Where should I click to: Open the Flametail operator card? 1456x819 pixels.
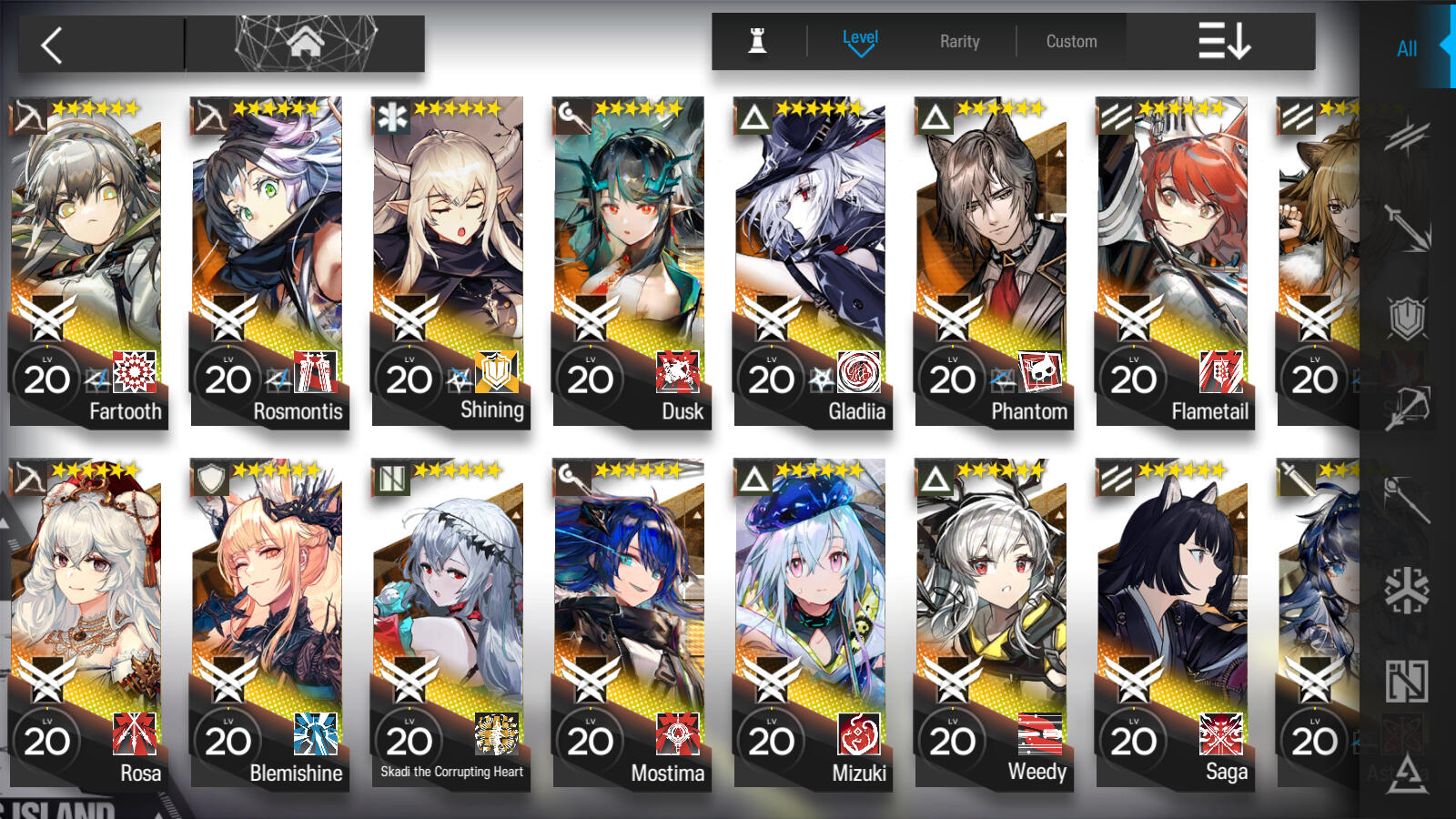[1174, 261]
